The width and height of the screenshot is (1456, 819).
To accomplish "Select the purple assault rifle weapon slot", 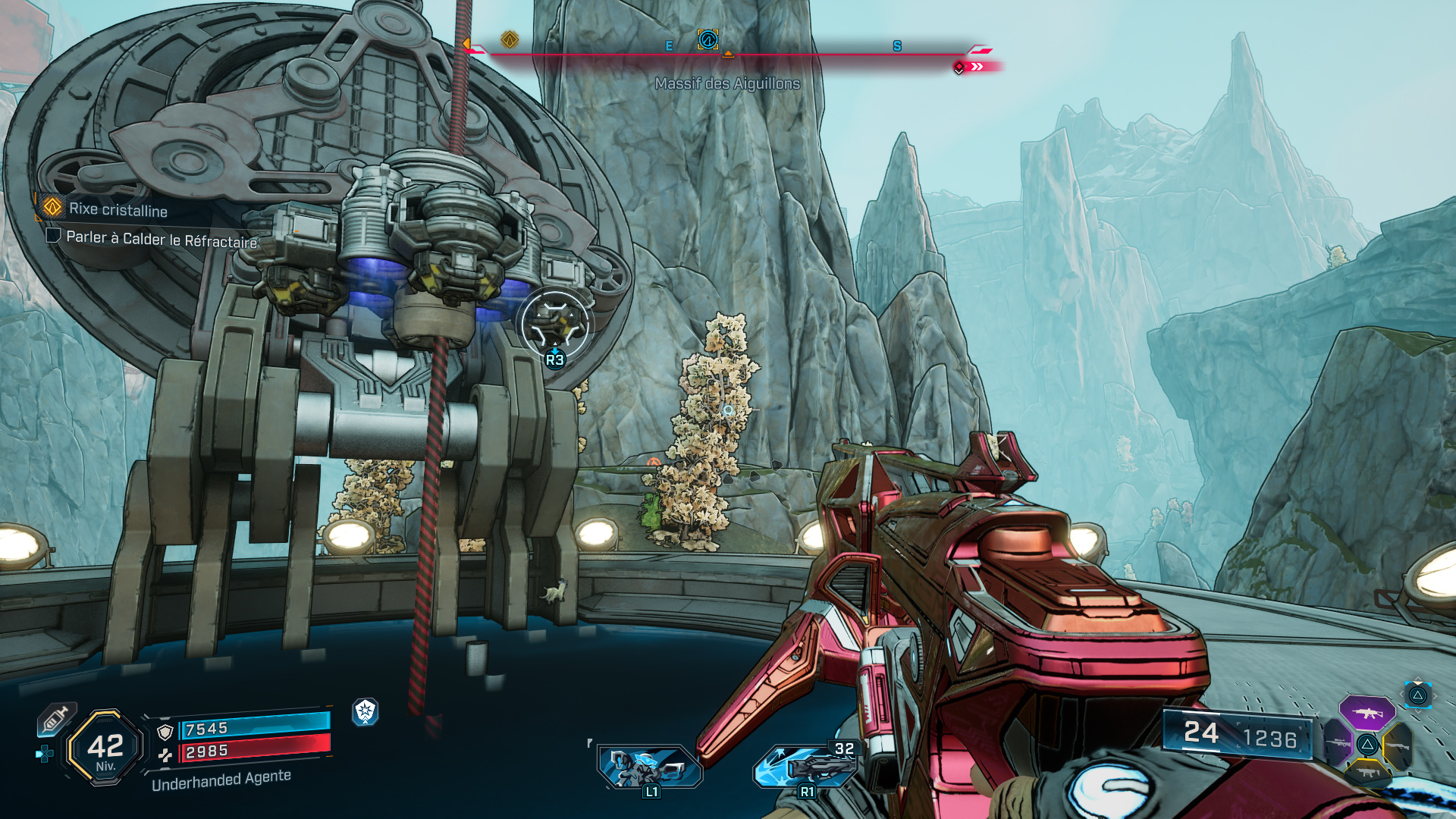I will 1367,713.
